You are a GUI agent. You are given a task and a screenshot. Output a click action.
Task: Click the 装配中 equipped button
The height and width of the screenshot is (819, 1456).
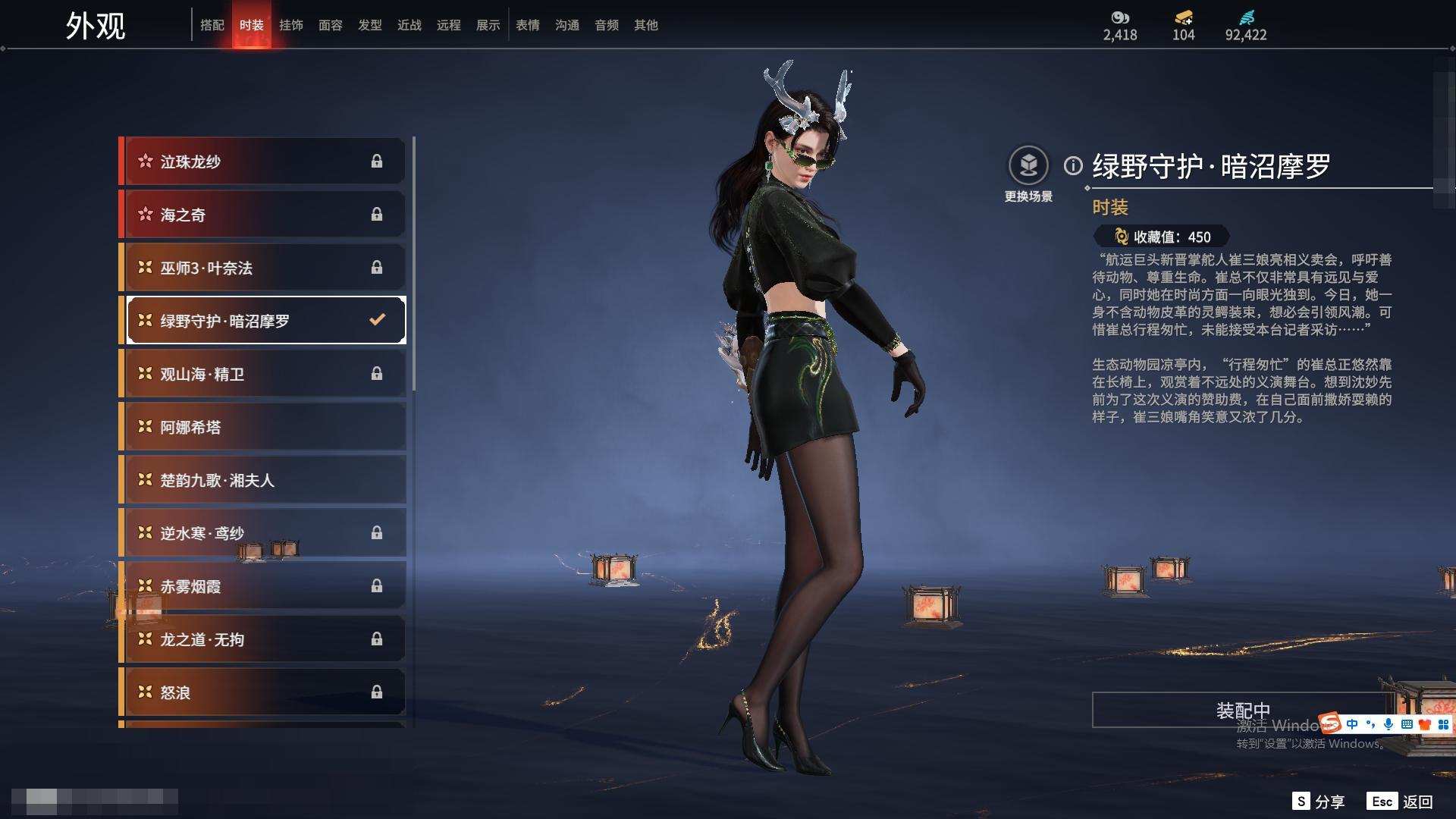tap(1242, 711)
